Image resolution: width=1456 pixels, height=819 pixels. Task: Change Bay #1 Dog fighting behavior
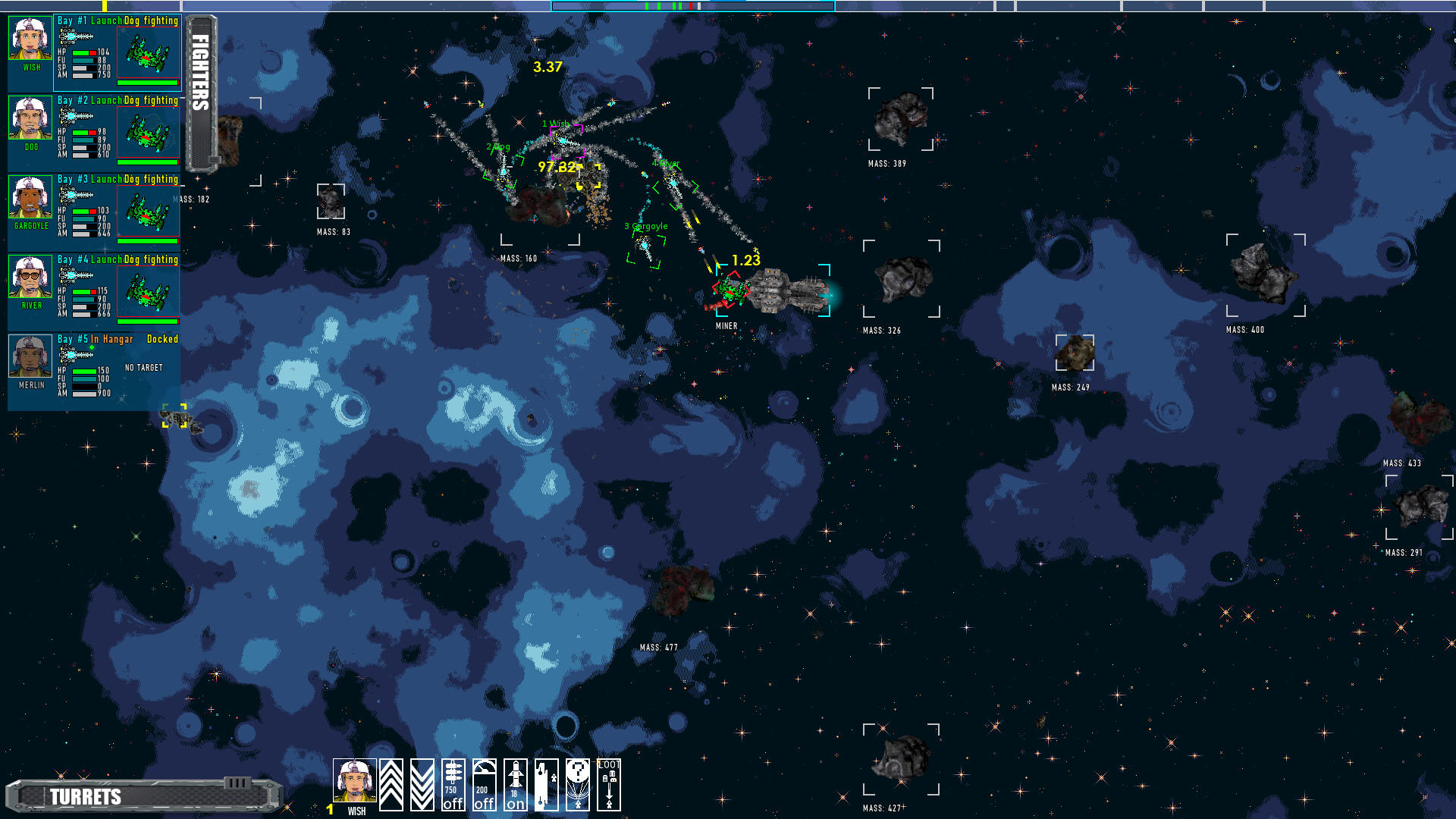(x=150, y=22)
